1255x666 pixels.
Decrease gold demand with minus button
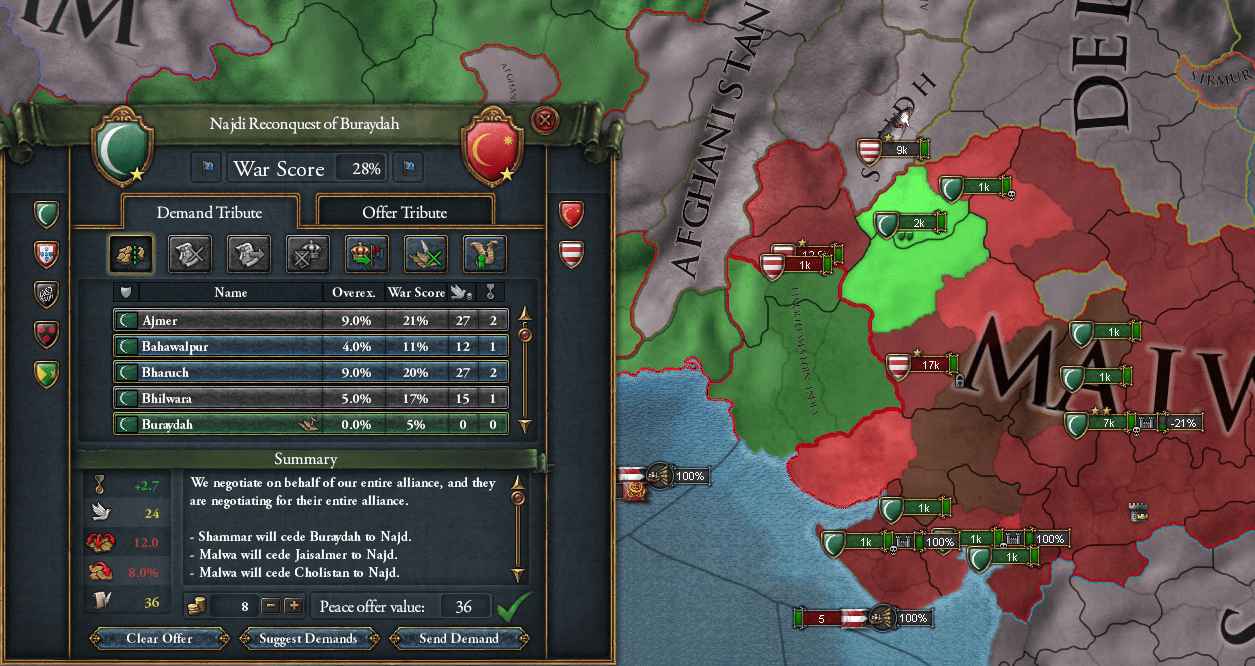coord(270,606)
